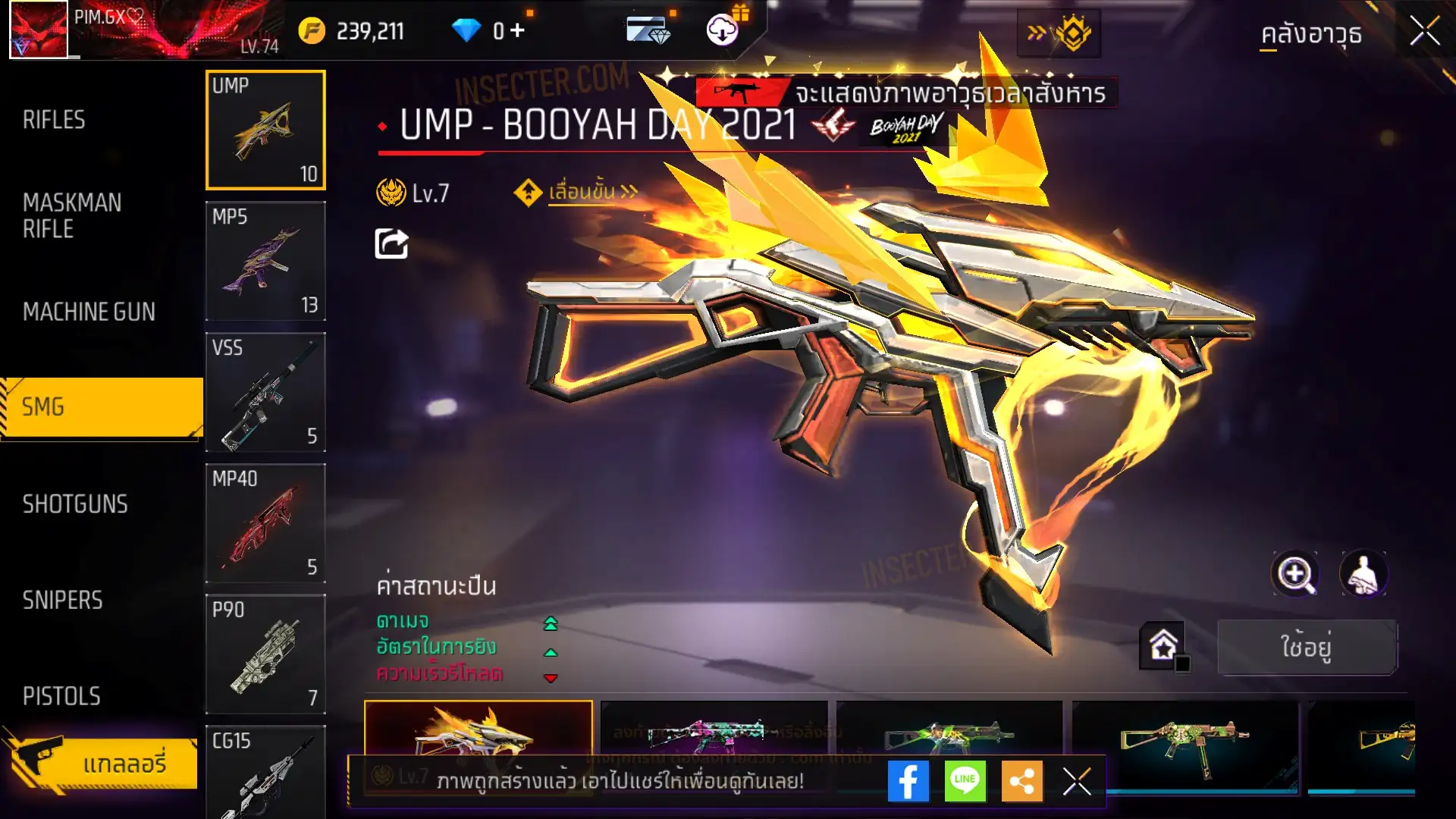Click the in-use equip button
The width and height of the screenshot is (1456, 819).
tap(1306, 647)
